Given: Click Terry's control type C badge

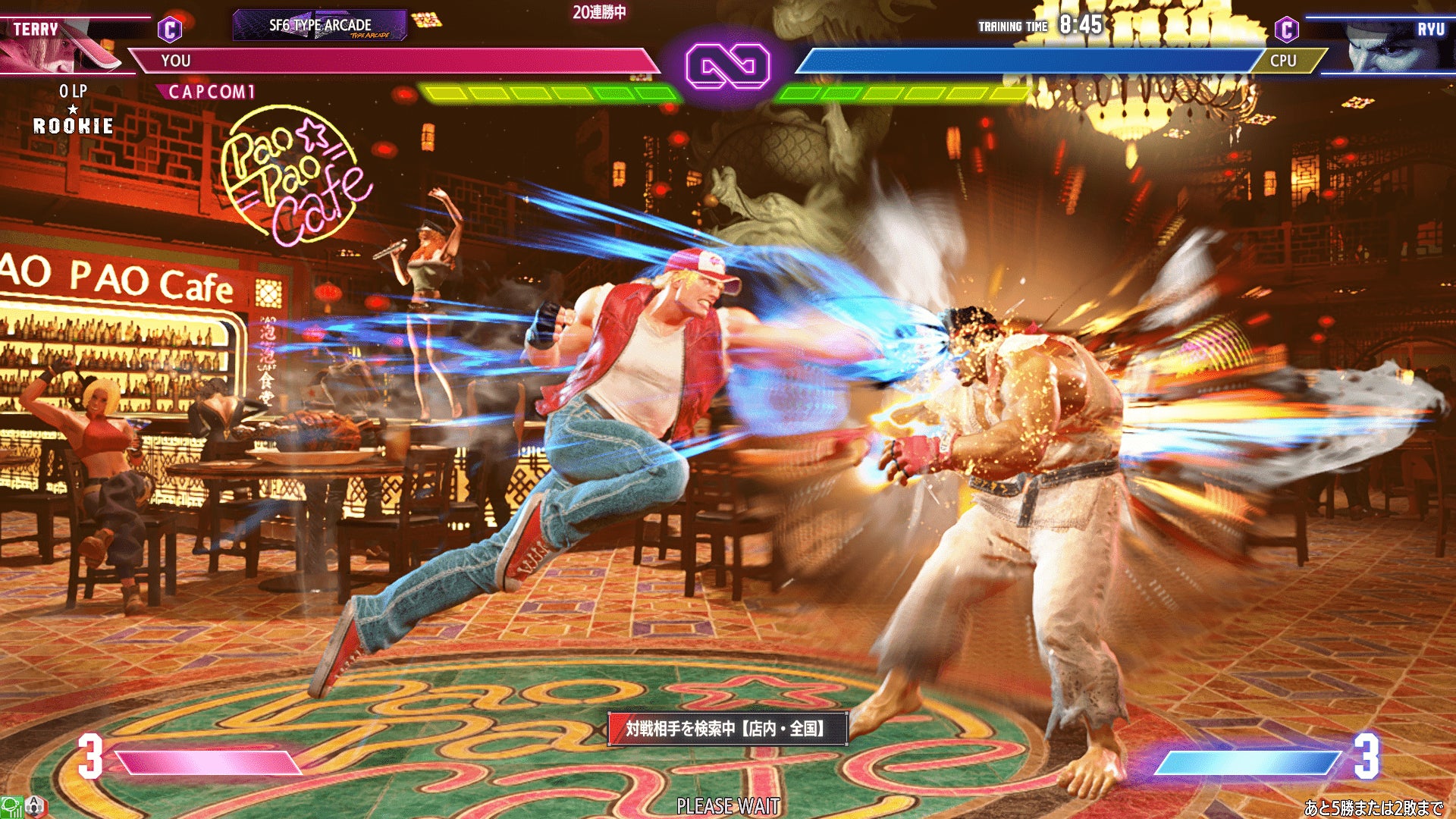Looking at the screenshot, I should coord(170,30).
